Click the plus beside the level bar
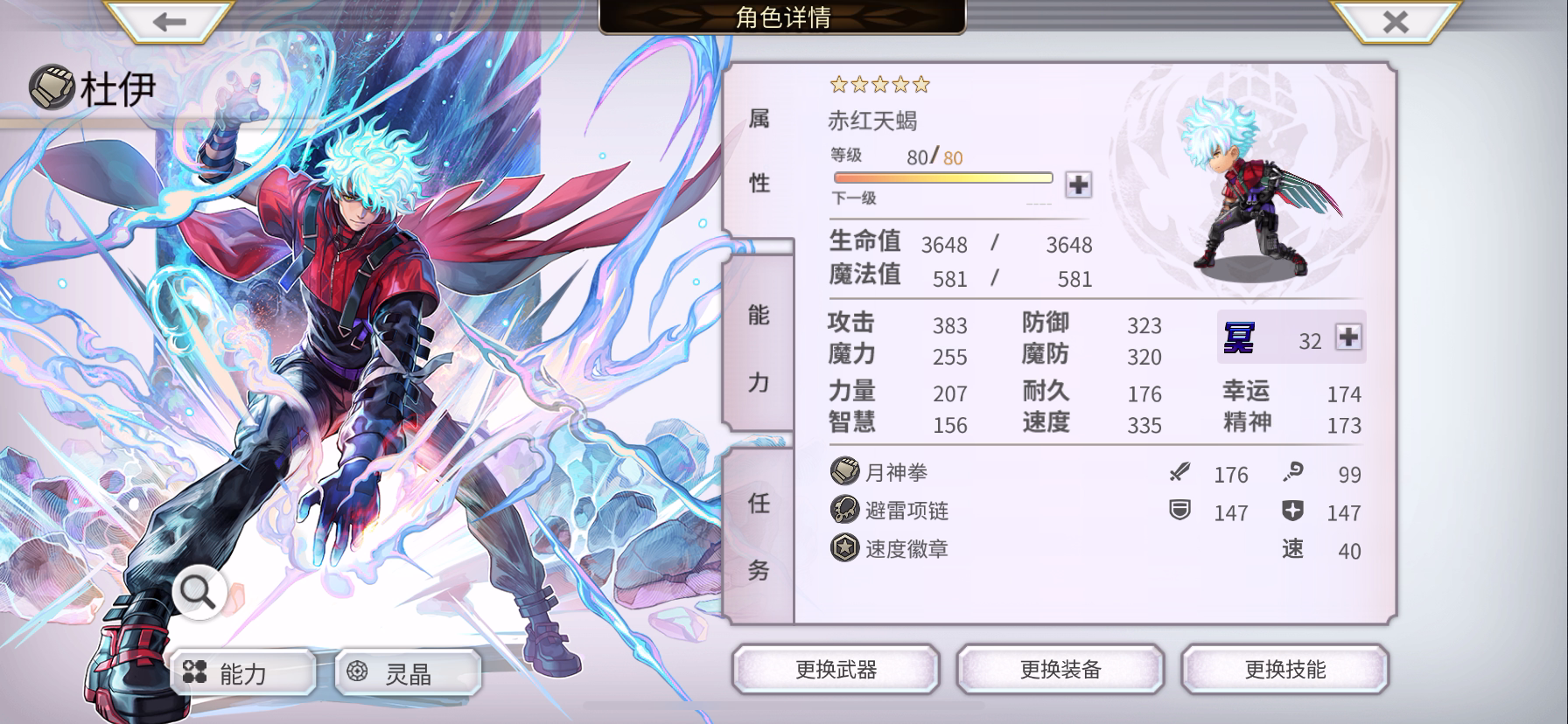The height and width of the screenshot is (724, 1568). click(1081, 185)
